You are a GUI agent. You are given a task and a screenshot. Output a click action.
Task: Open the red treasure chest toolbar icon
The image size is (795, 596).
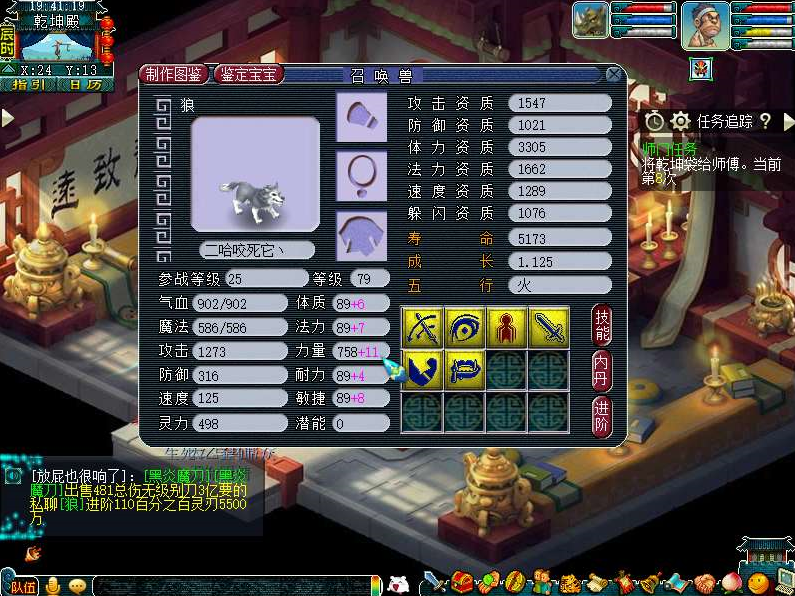(x=462, y=582)
